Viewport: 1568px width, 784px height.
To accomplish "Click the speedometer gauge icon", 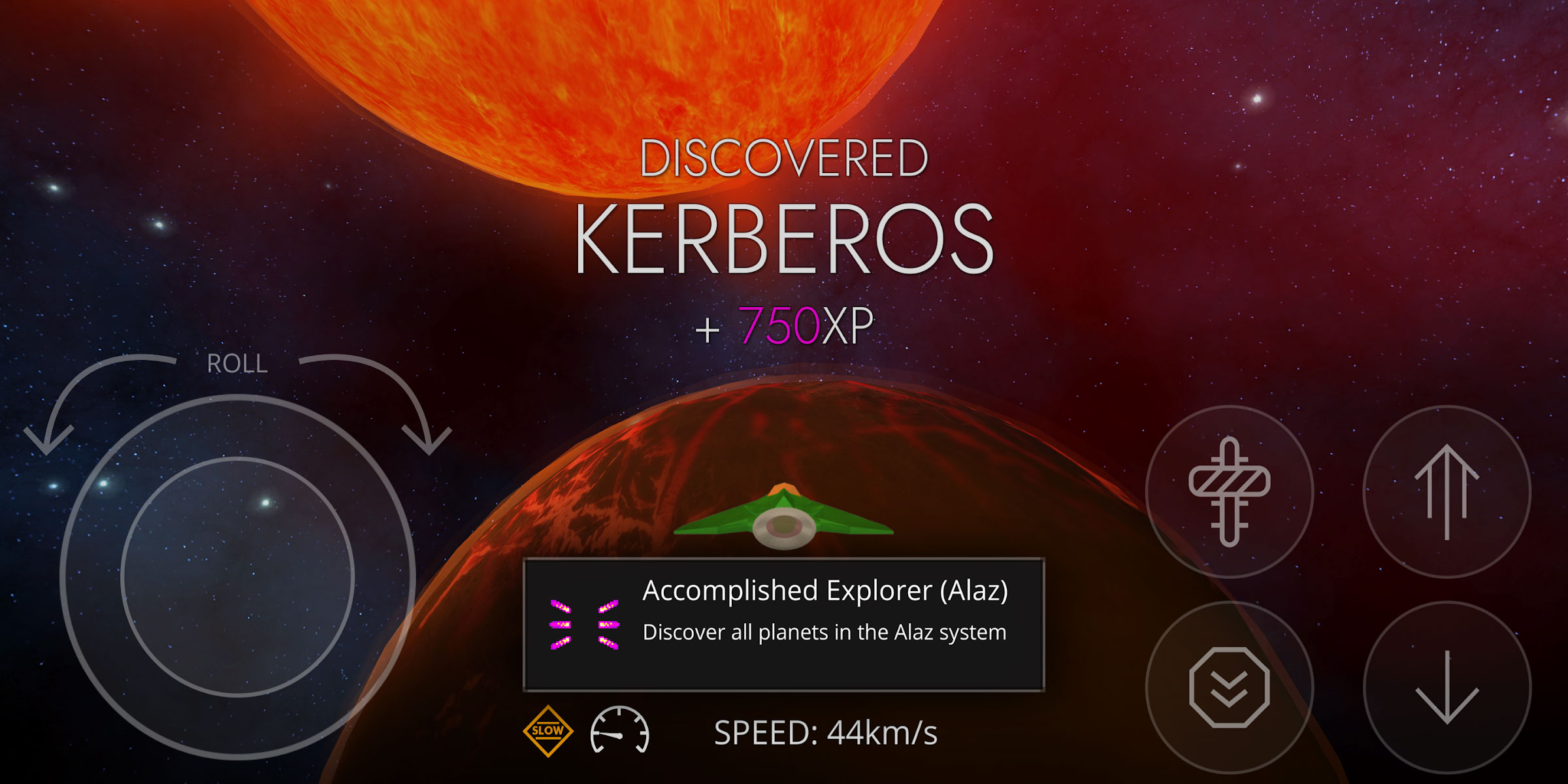I will tap(619, 731).
